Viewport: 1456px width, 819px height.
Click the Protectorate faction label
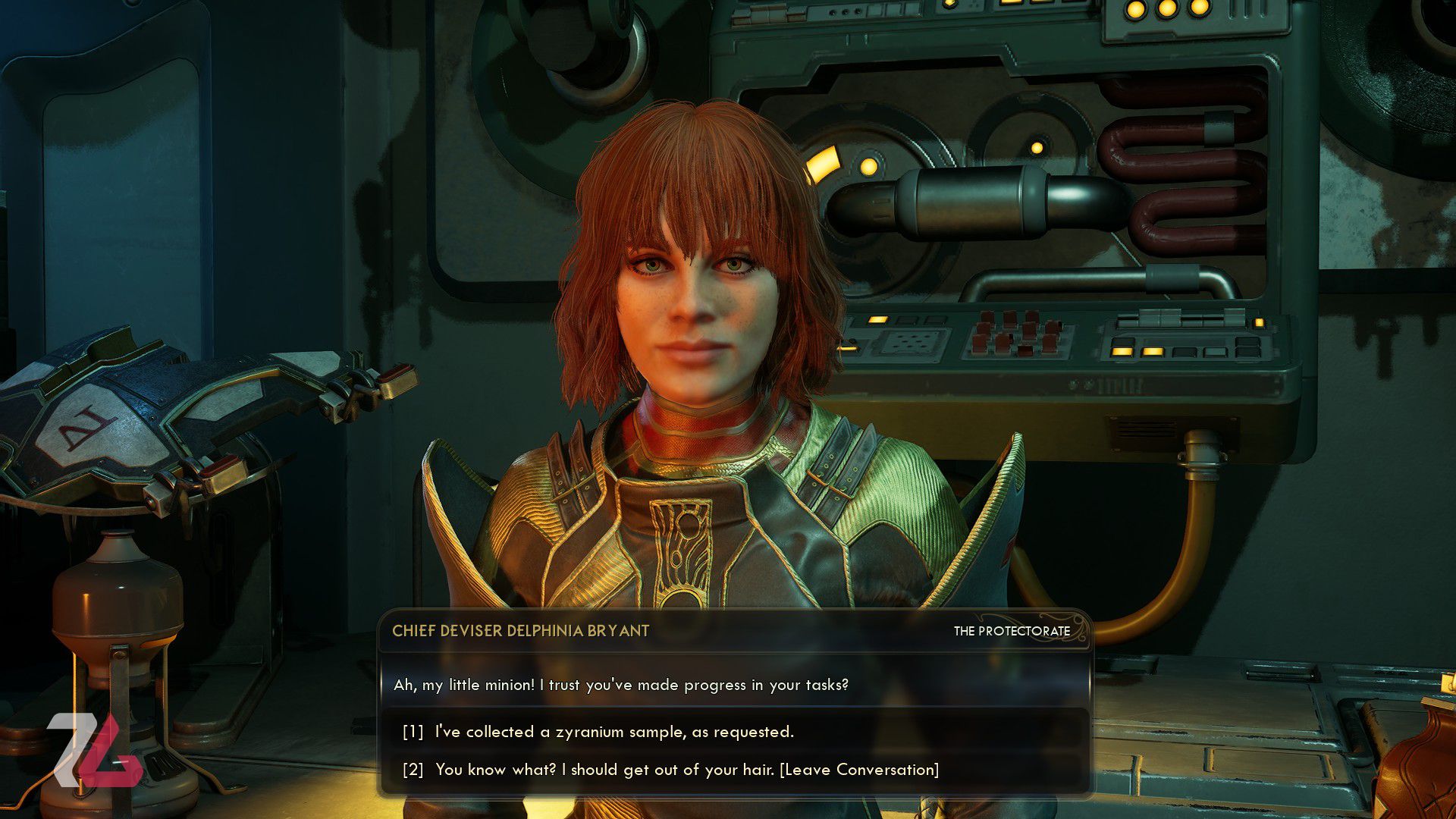click(1013, 631)
